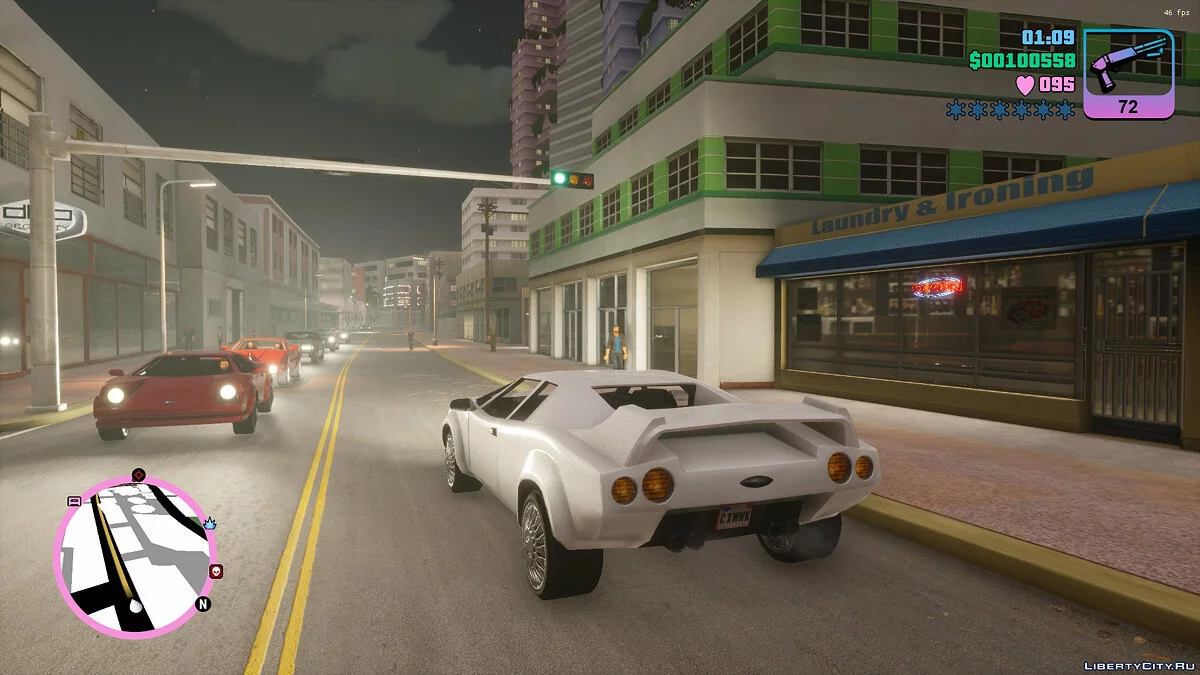The image size is (1200, 675).
Task: Click the red skull blip on minimap
Action: (x=216, y=571)
